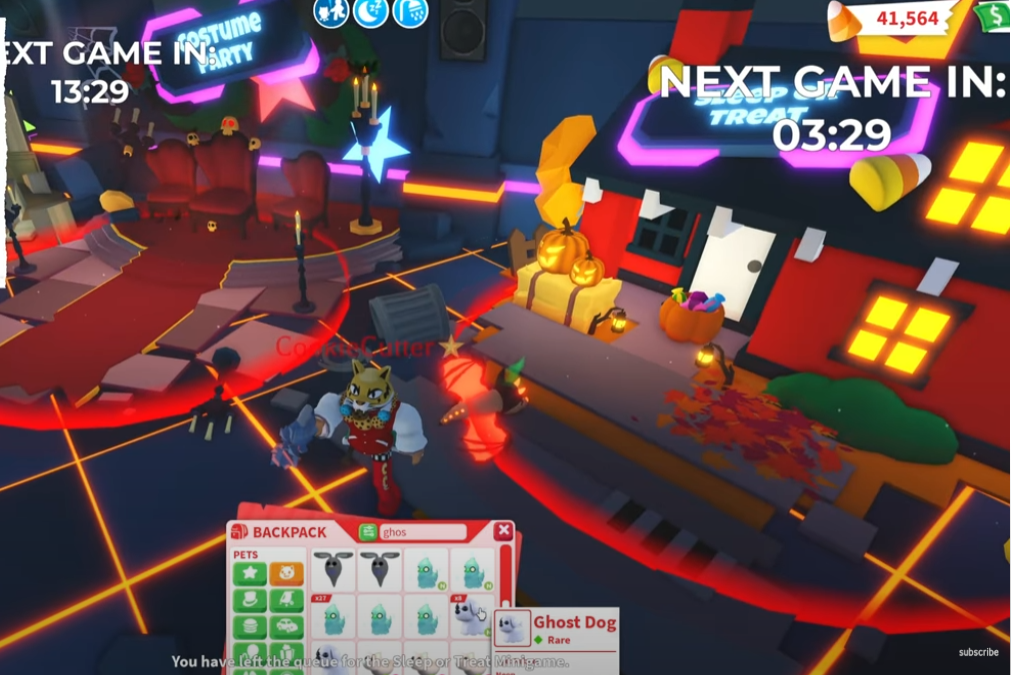This screenshot has height=675, width=1017.
Task: Select the teal ghost pet stack marked x27
Action: tap(333, 617)
